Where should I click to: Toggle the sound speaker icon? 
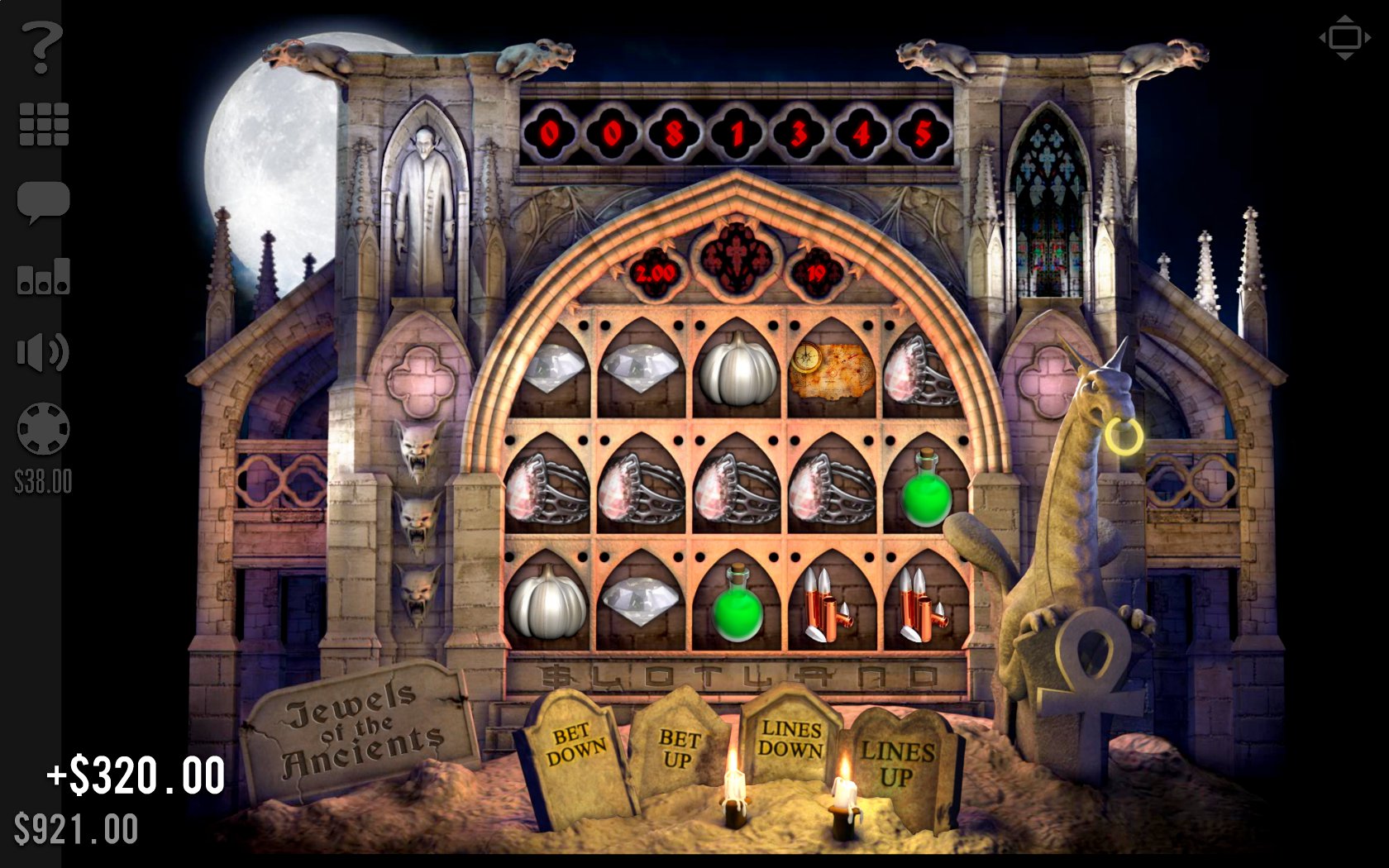coord(42,353)
